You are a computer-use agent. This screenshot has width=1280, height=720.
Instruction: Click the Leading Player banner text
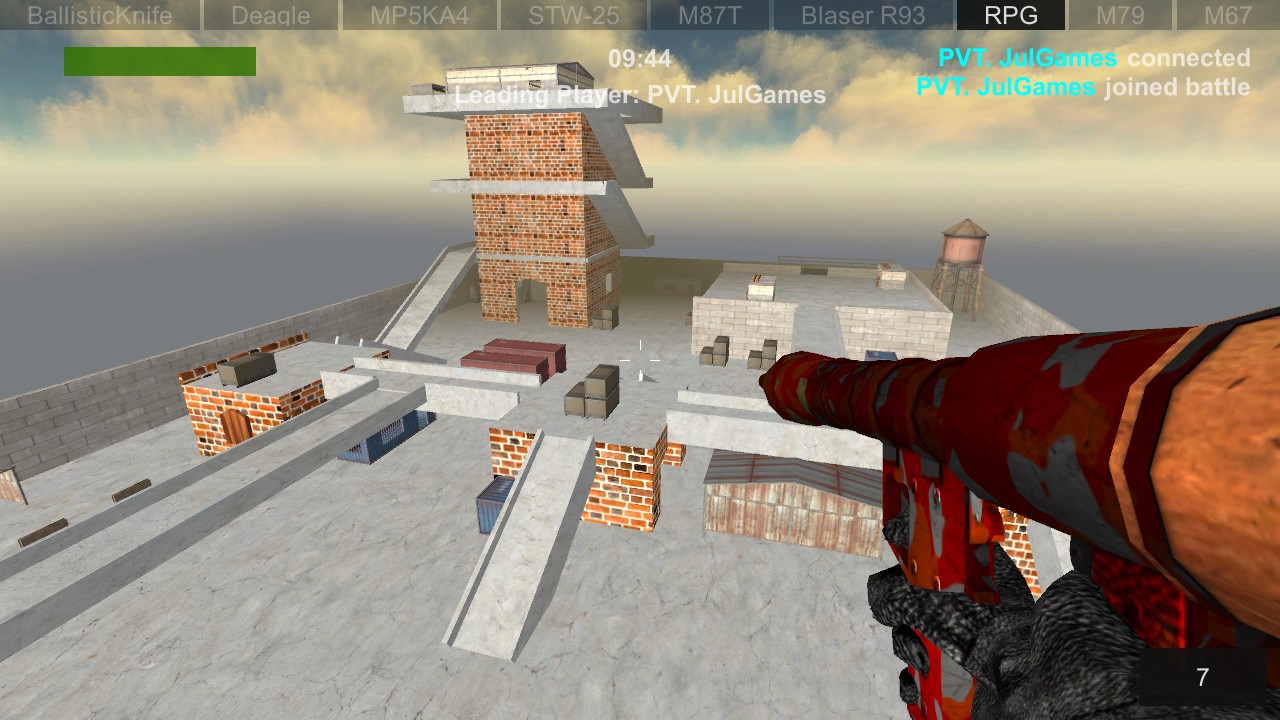(x=640, y=96)
